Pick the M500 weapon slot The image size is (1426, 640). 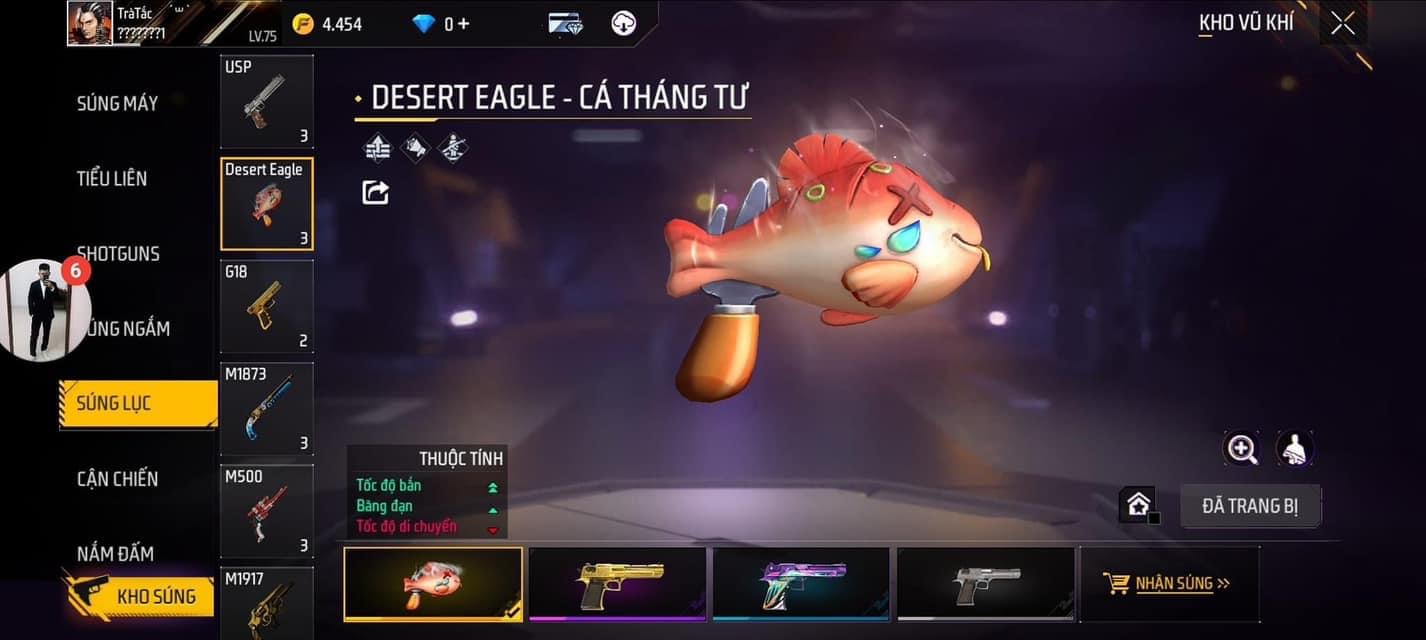tap(266, 511)
